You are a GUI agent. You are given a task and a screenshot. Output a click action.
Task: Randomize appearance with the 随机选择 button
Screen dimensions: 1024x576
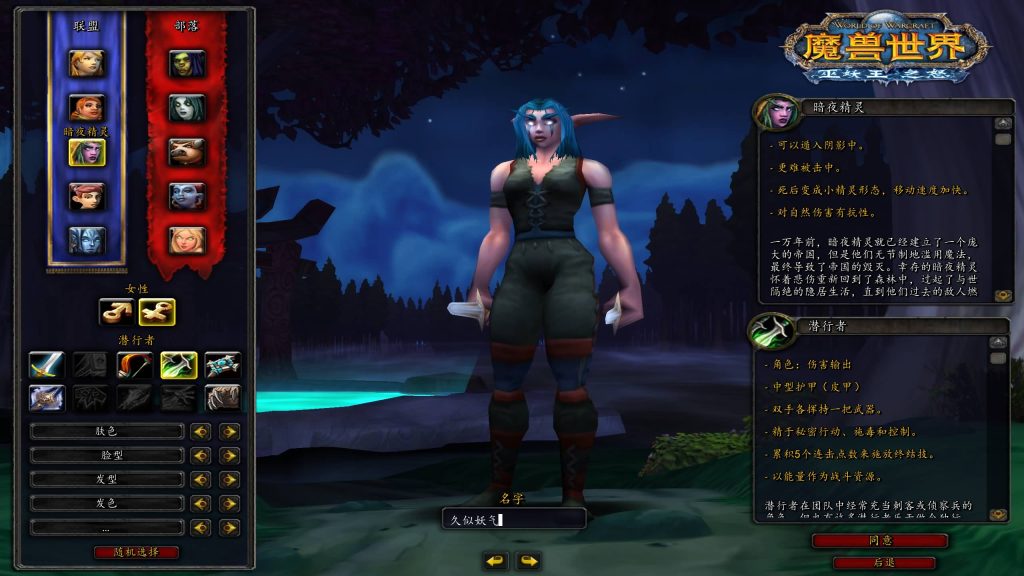136,552
